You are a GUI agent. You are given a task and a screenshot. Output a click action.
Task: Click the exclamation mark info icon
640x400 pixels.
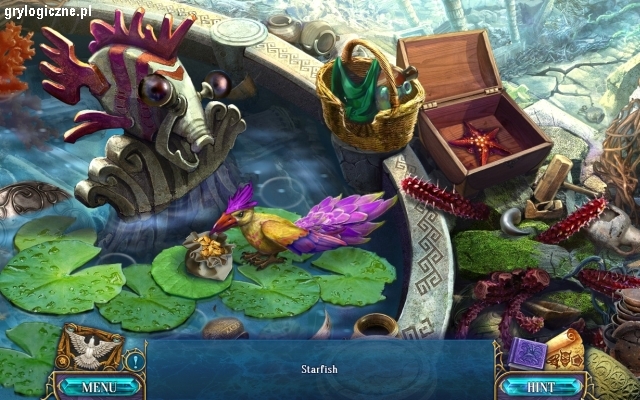tap(136, 361)
